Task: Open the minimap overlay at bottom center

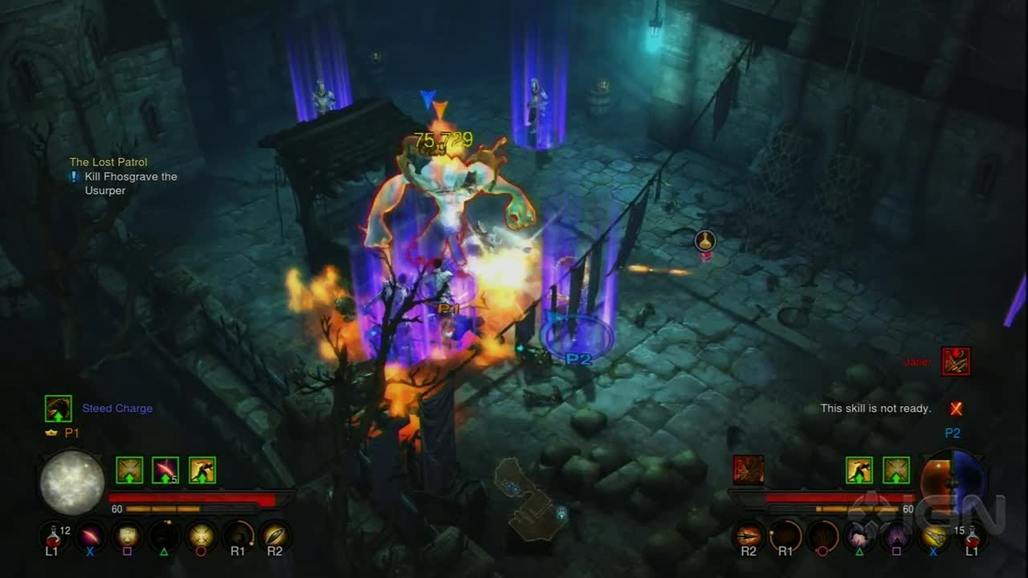Action: click(x=528, y=498)
